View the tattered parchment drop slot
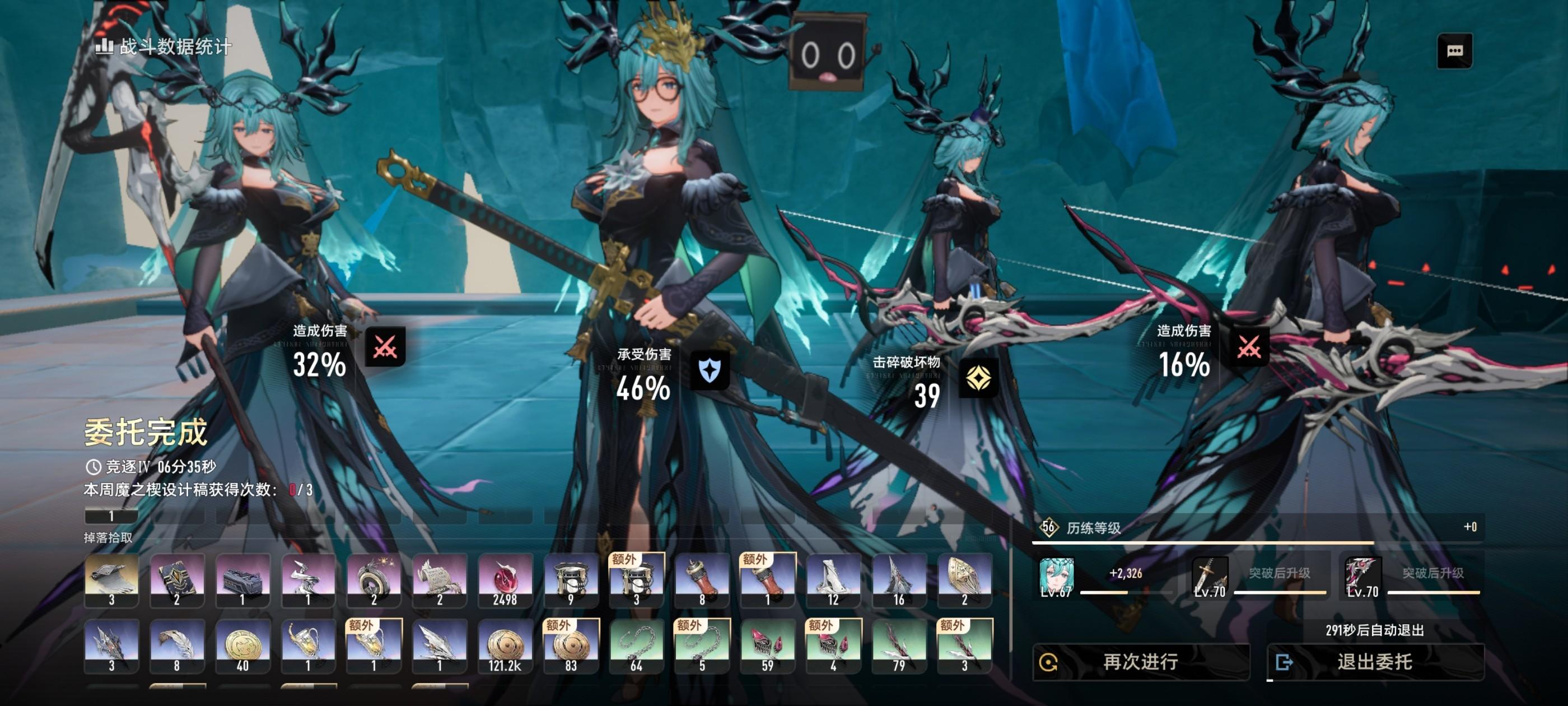Viewport: 1568px width, 706px height. click(x=440, y=580)
